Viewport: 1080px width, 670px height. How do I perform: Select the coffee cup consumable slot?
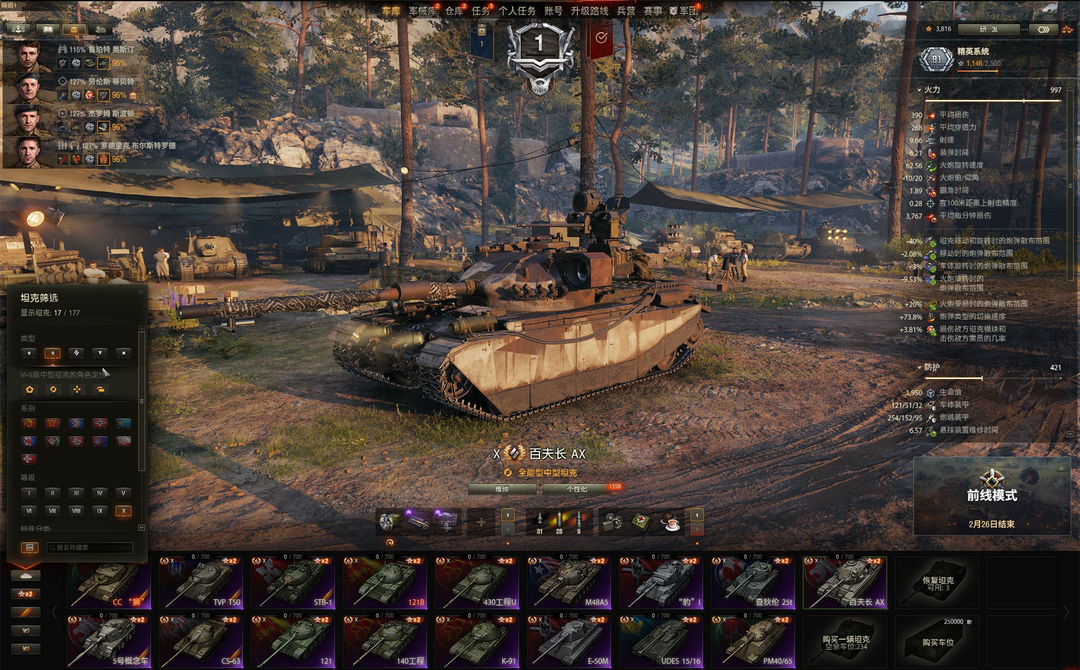coord(669,521)
